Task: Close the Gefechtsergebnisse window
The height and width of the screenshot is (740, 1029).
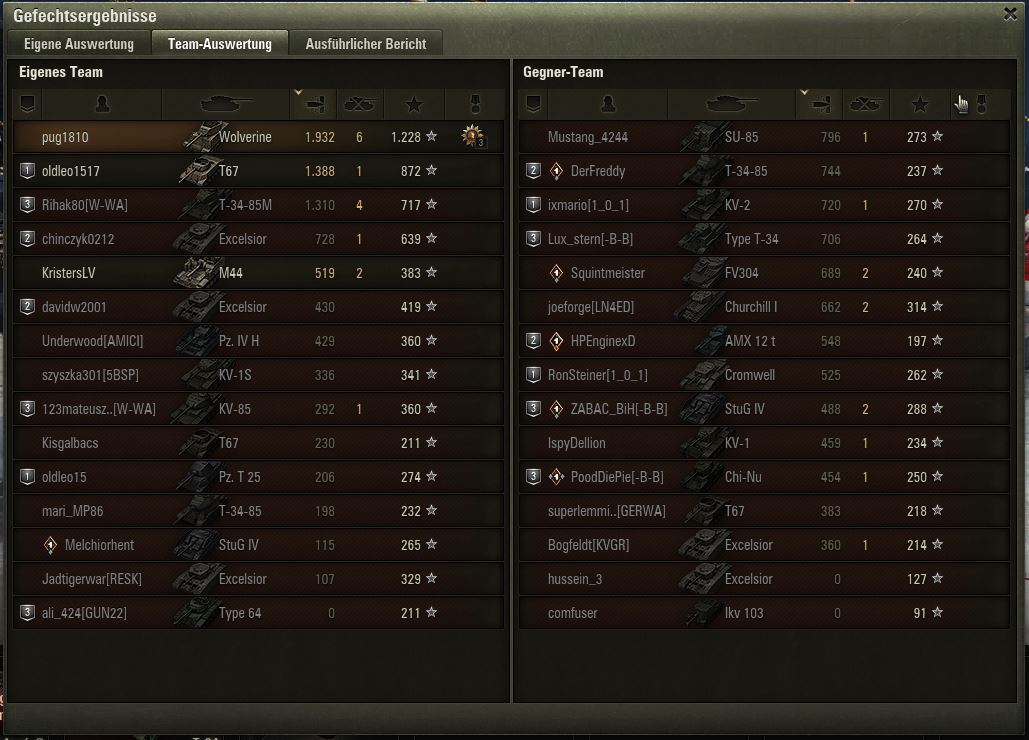Action: pyautogui.click(x=1010, y=14)
